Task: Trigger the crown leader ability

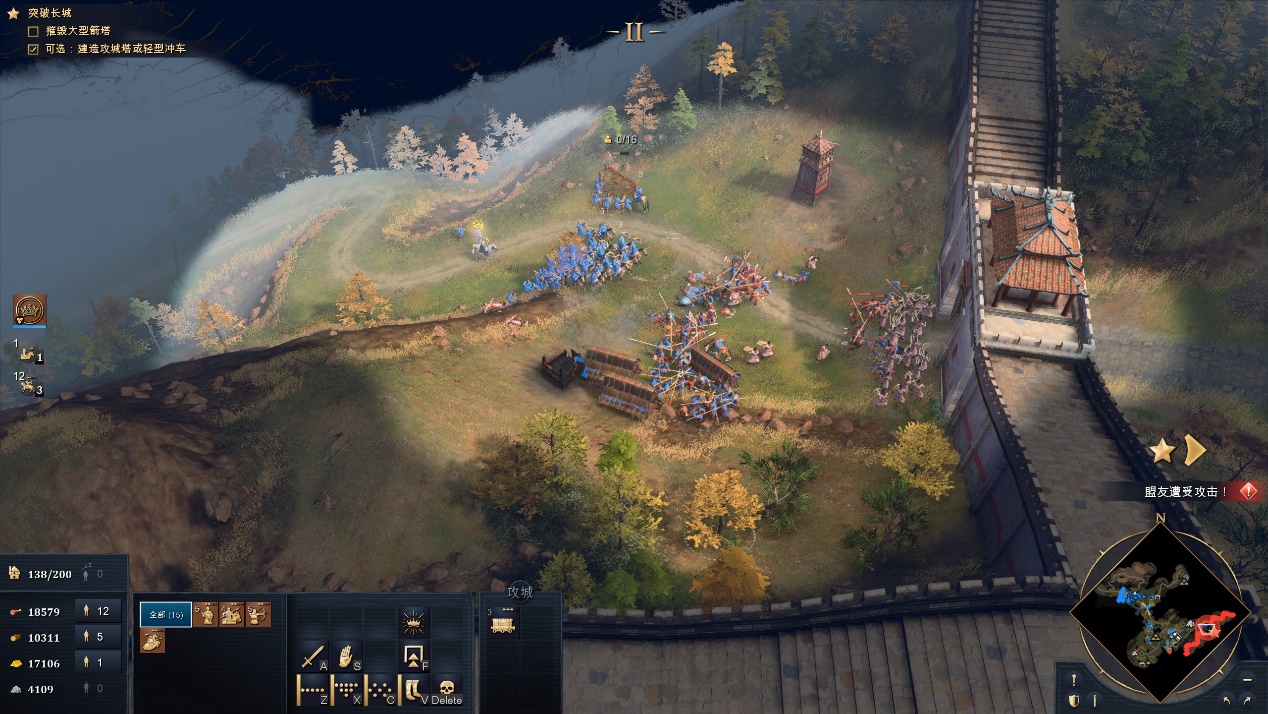Action: 413,624
